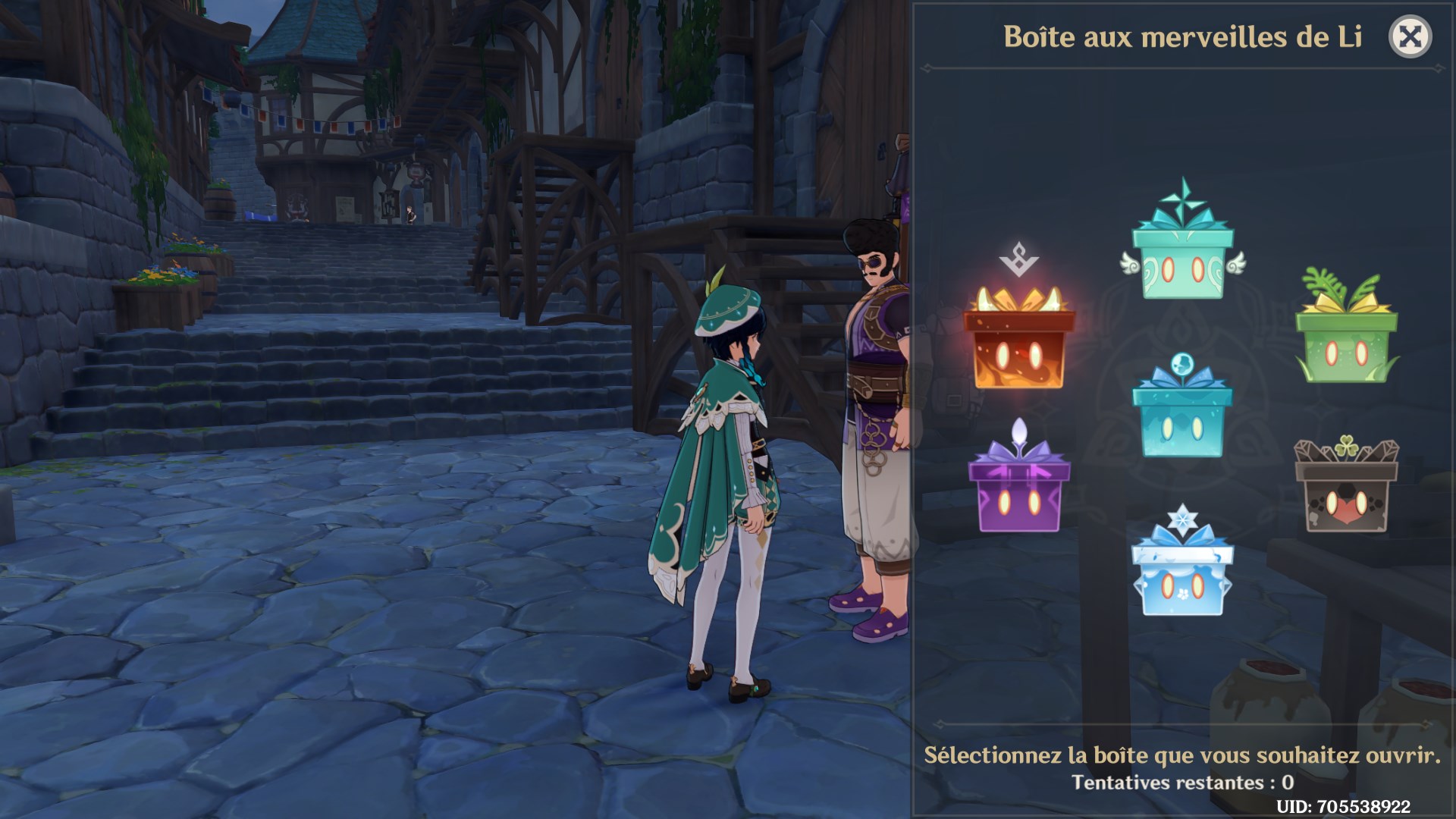Close the Boîte aux merveilles de Li panel
This screenshot has height=819, width=1456.
pos(1410,36)
